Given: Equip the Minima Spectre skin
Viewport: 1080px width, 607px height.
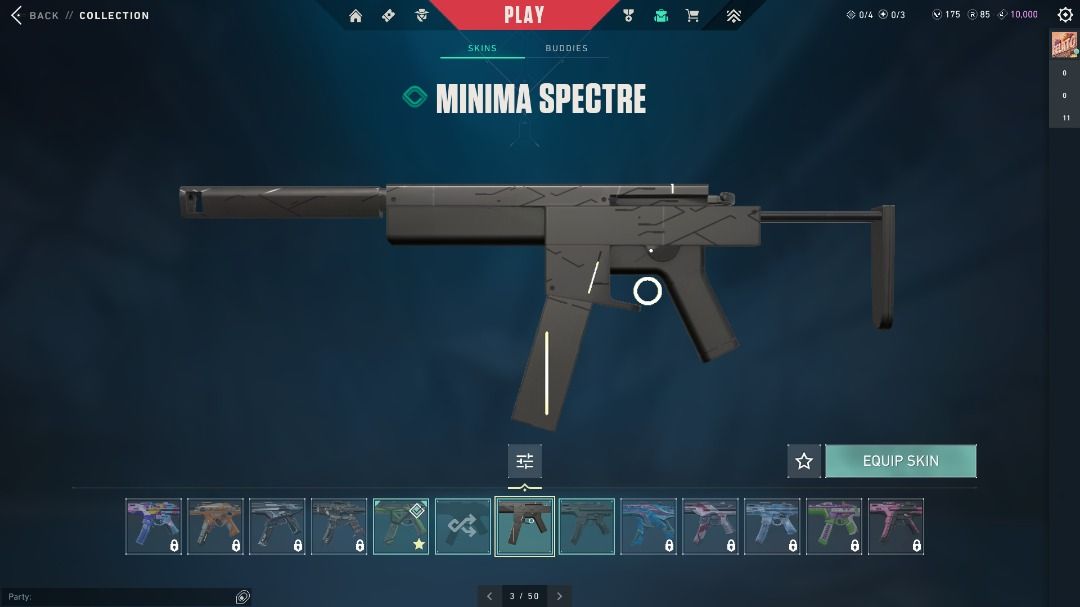Looking at the screenshot, I should [x=900, y=461].
